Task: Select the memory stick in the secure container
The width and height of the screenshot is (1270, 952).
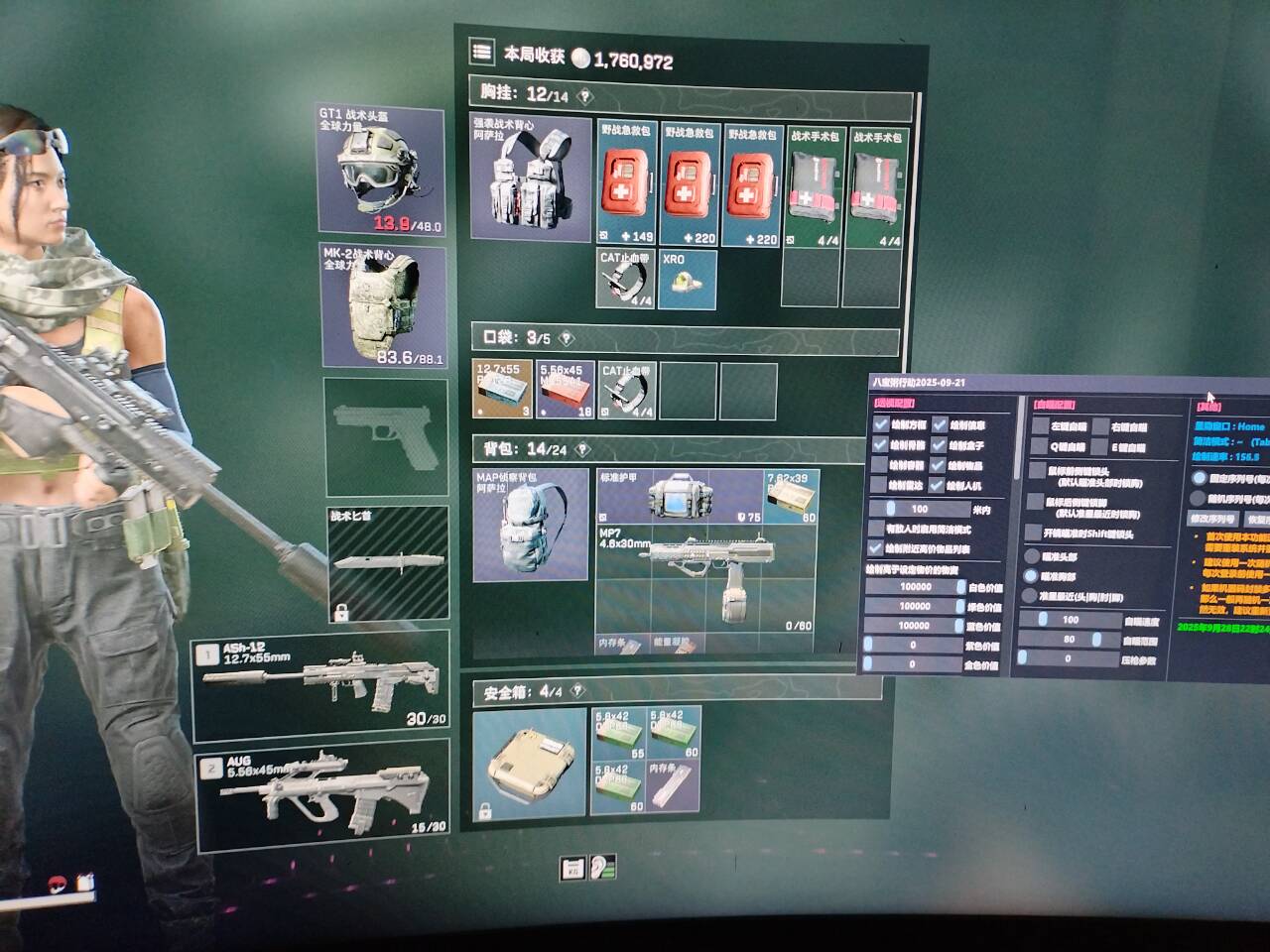Action: (x=674, y=787)
